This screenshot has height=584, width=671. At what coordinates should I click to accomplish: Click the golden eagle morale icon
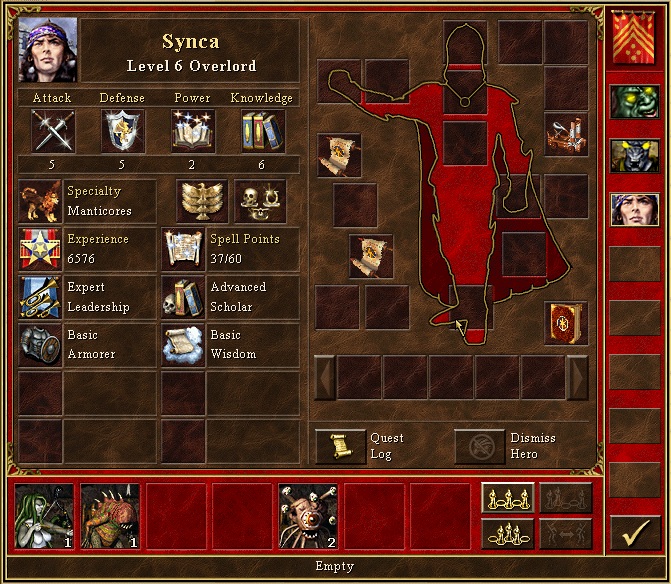[x=202, y=201]
